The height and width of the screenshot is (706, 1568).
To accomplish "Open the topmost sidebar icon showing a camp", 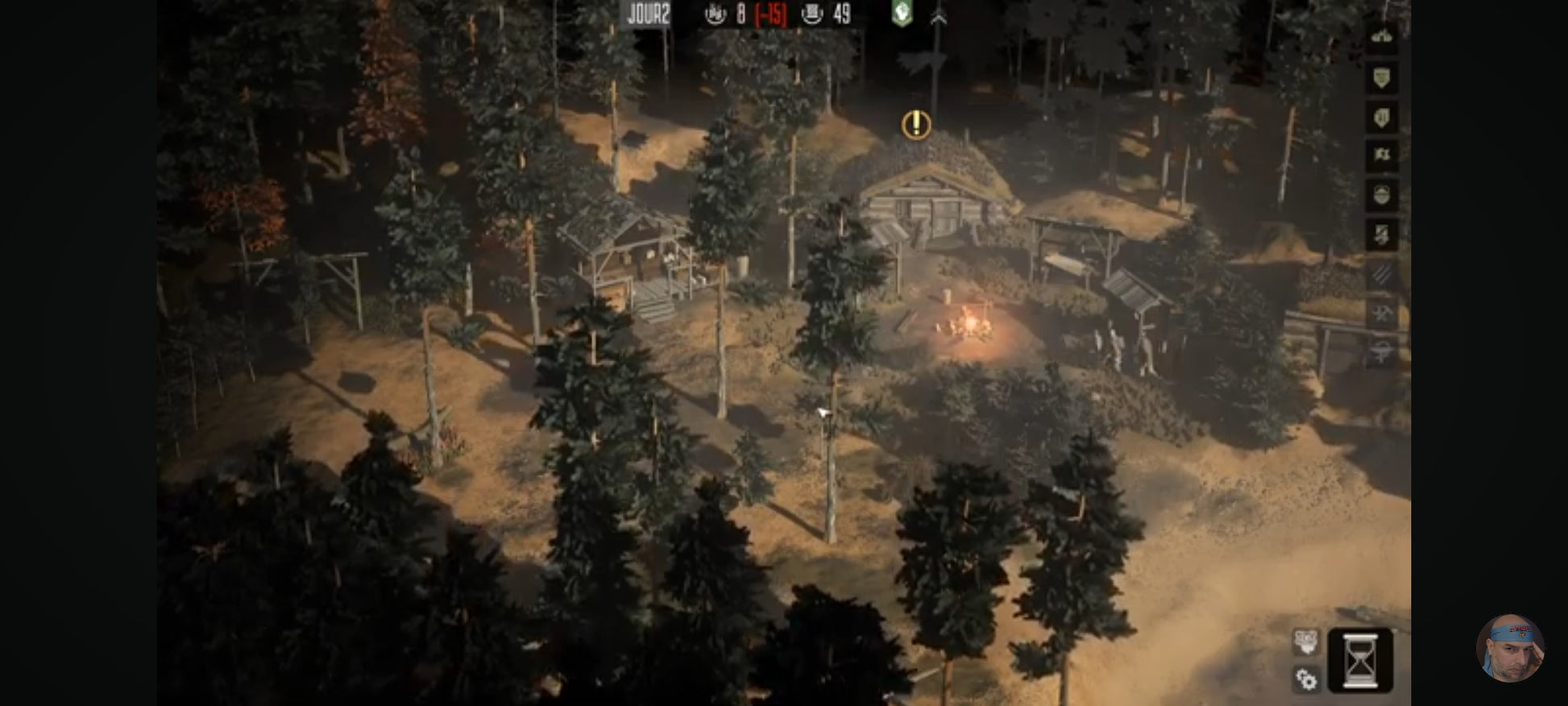I will tap(1382, 37).
